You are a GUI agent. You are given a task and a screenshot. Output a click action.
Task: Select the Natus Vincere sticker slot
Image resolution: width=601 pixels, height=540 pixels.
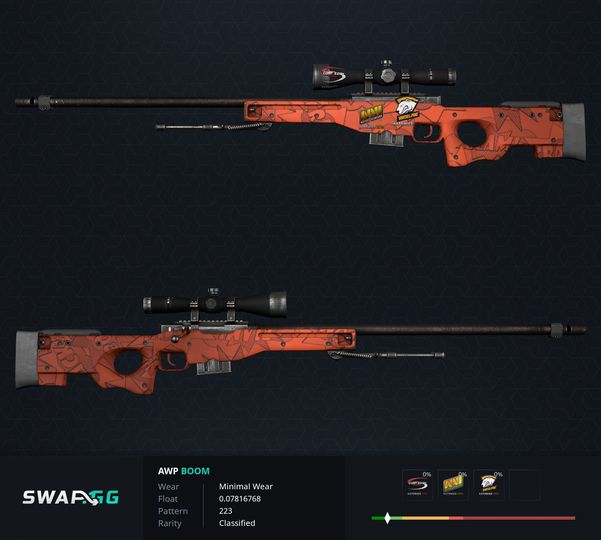(453, 485)
